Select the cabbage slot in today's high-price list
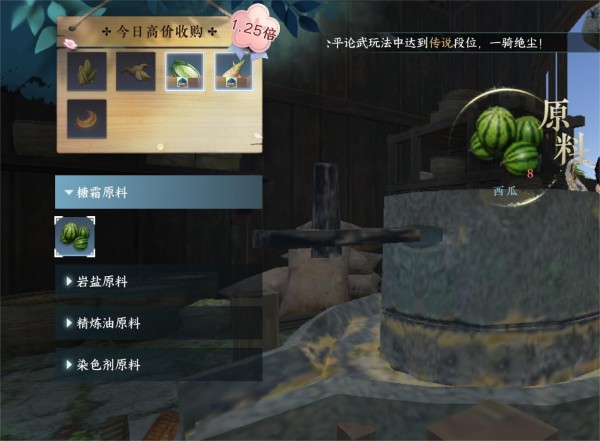The height and width of the screenshot is (441, 600). [x=185, y=72]
